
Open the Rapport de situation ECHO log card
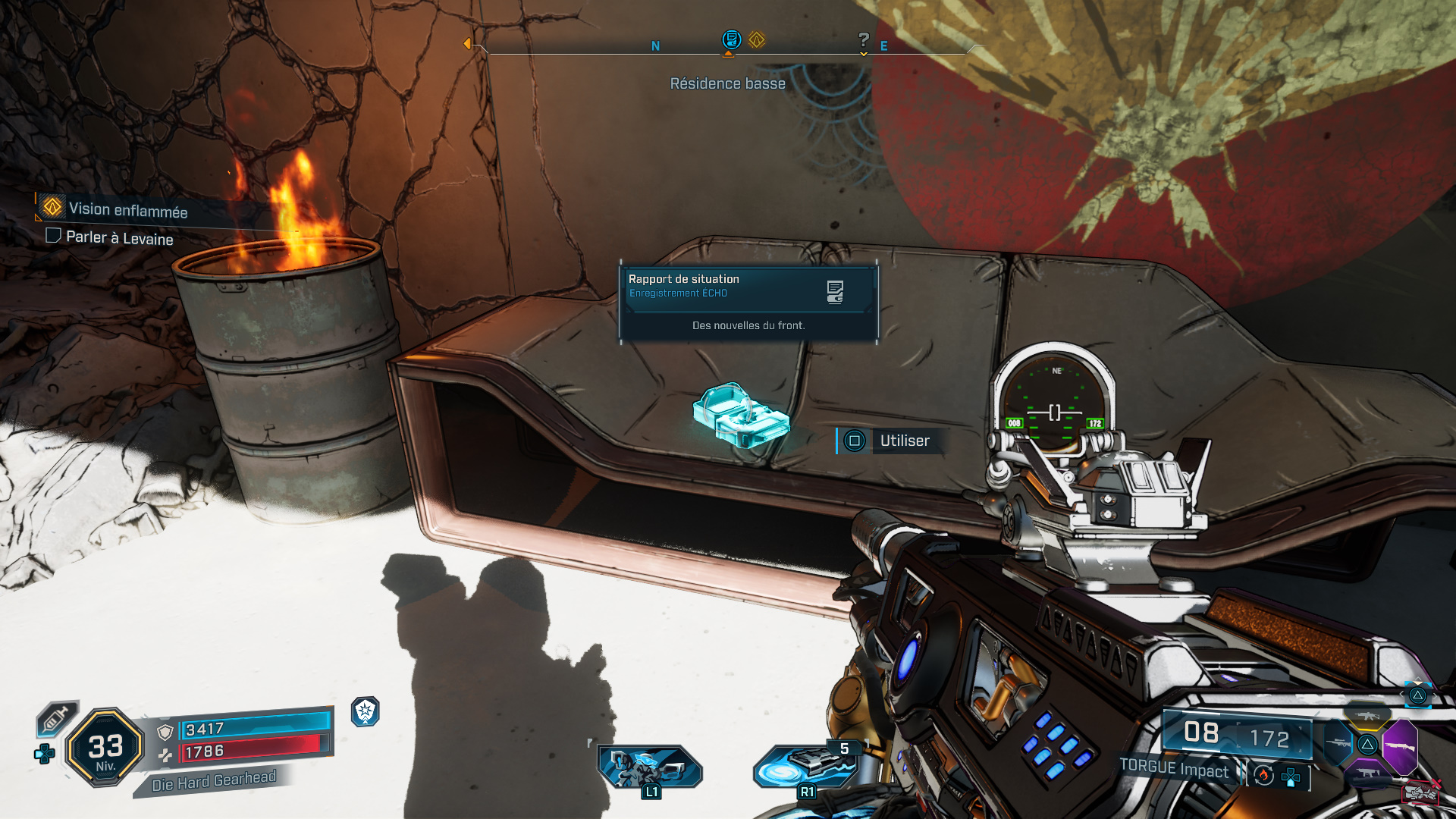point(748,303)
